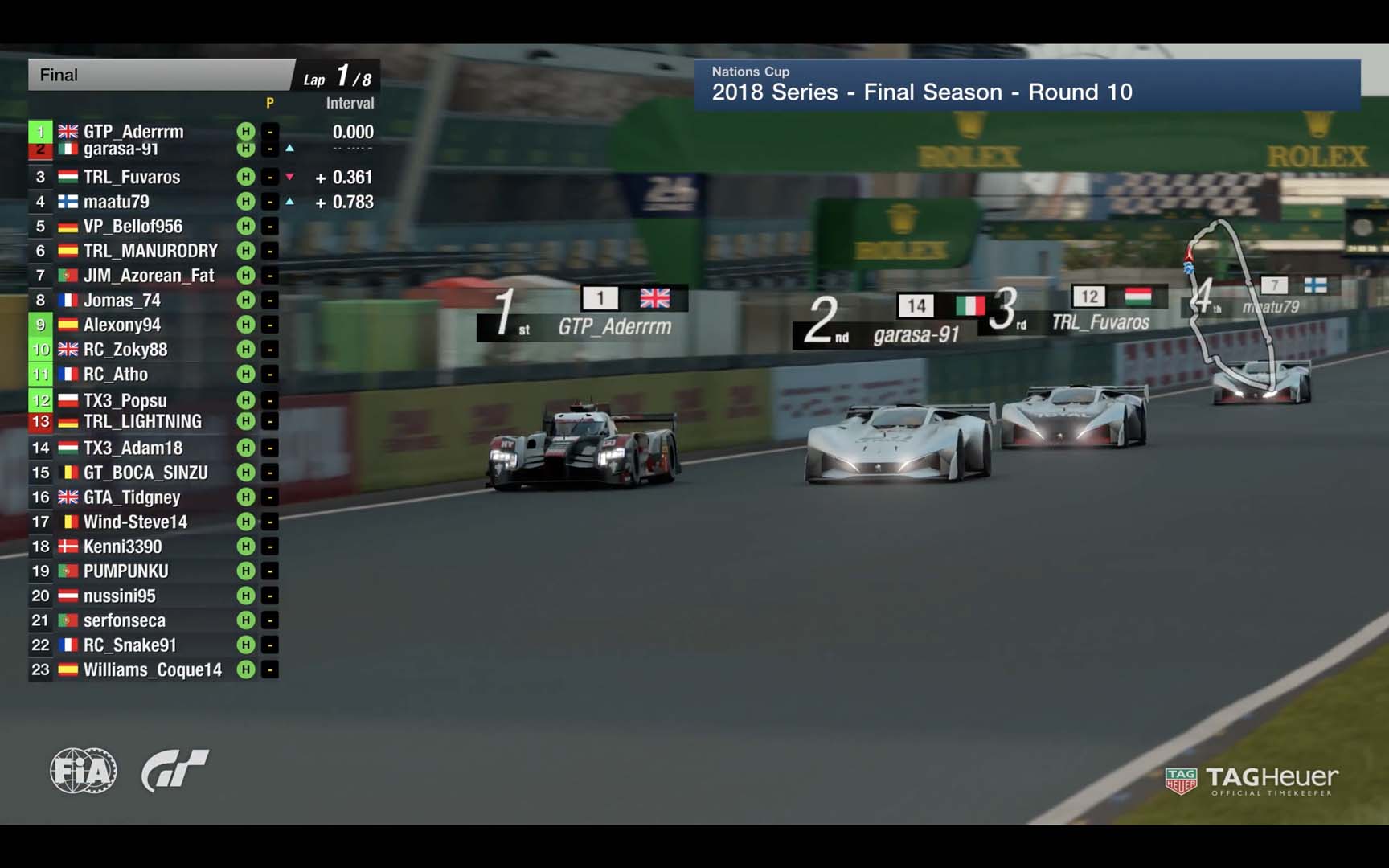This screenshot has height=868, width=1389.
Task: Select JIM_Azorean_Fat in the leaderboard
Action: pyautogui.click(x=149, y=276)
